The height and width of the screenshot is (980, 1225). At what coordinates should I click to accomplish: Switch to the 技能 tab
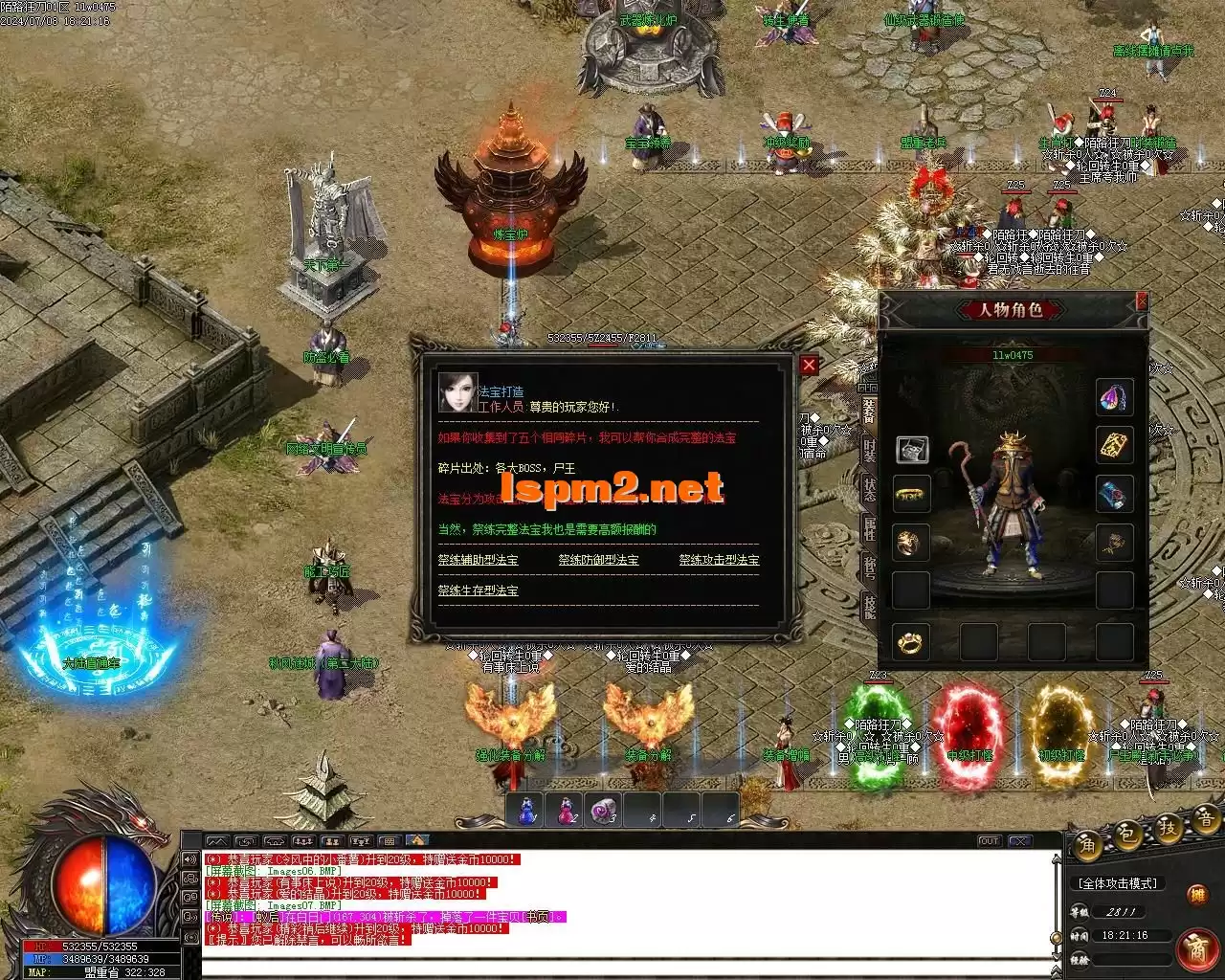869,604
